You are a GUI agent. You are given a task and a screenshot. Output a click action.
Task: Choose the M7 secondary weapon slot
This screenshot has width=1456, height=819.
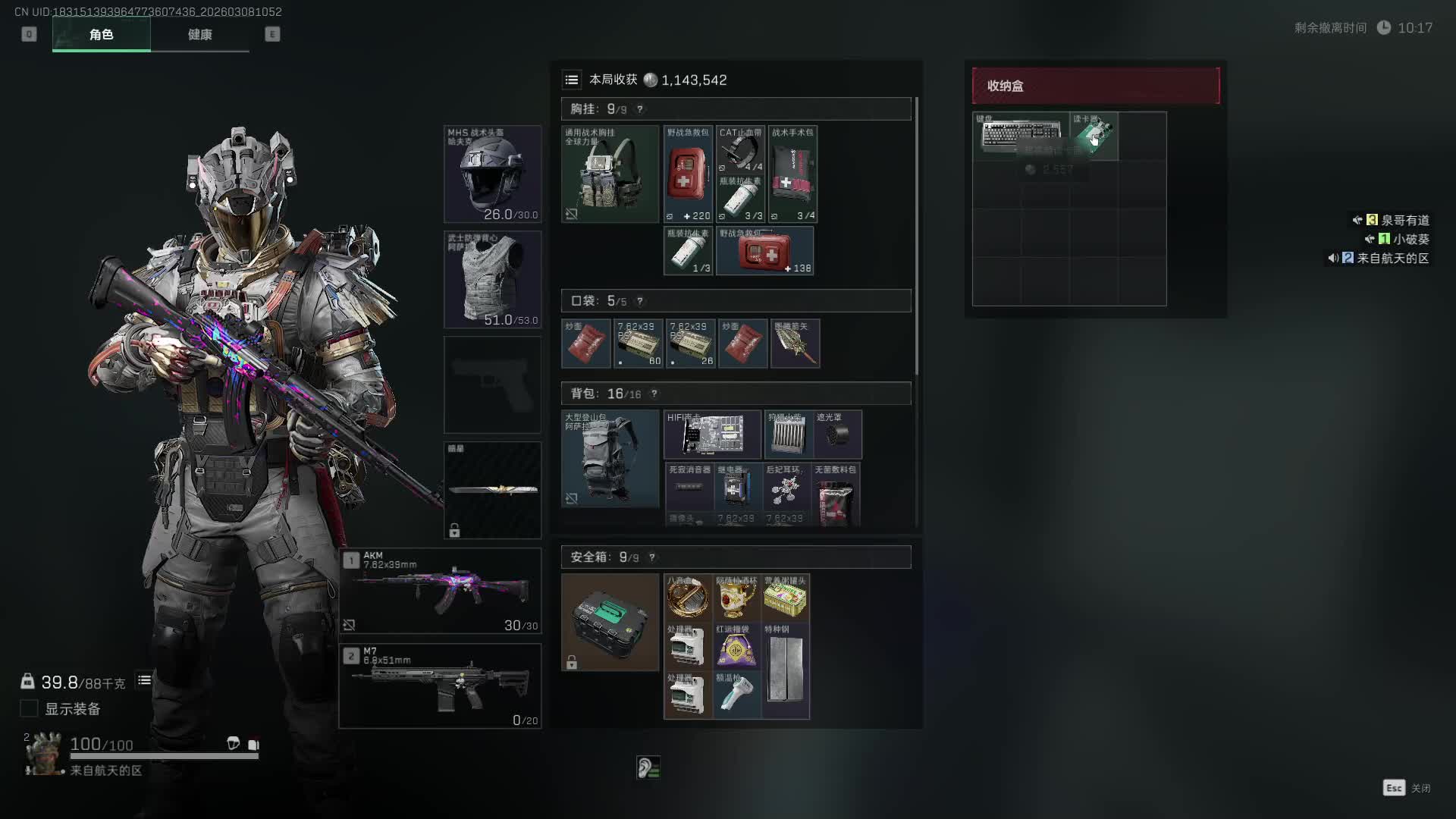pyautogui.click(x=440, y=686)
